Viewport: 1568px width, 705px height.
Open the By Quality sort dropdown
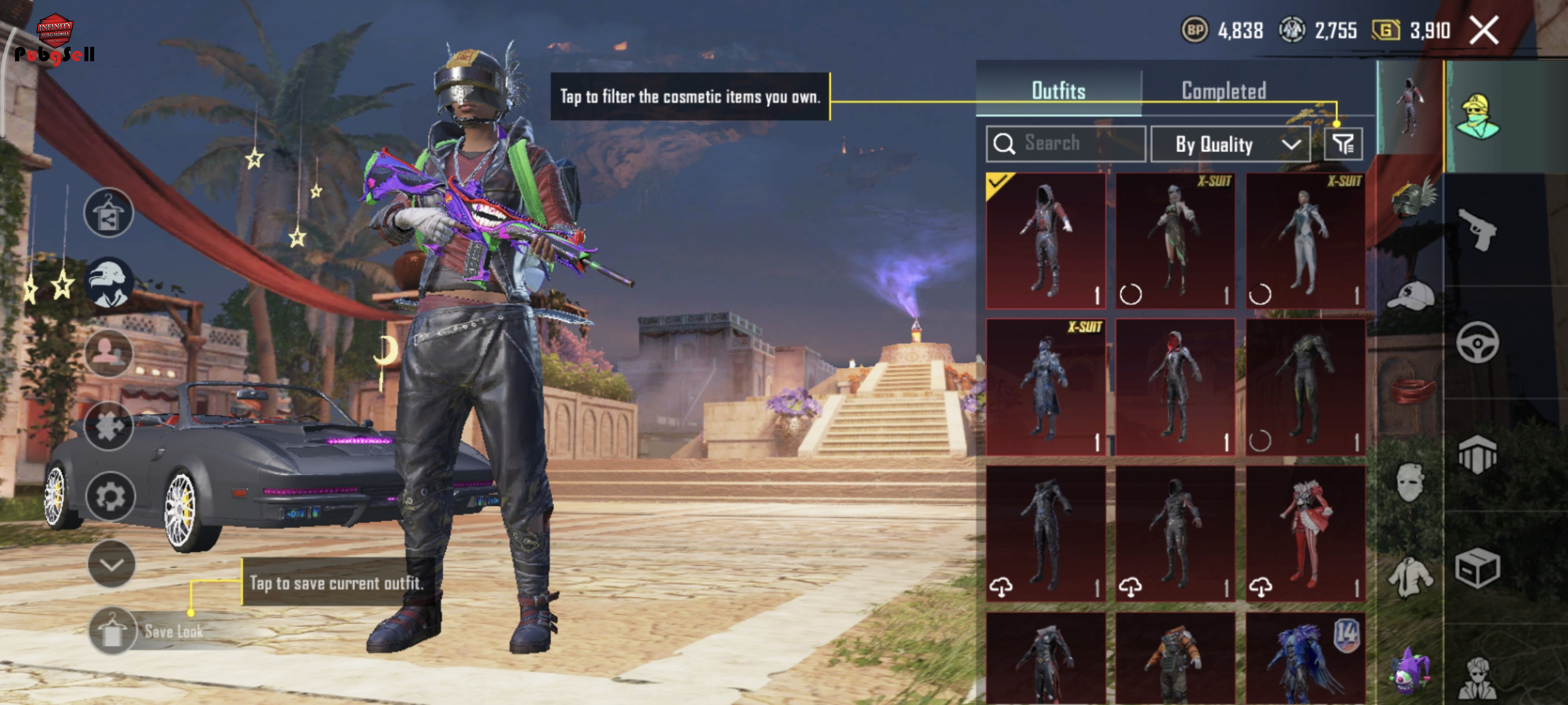(x=1230, y=144)
